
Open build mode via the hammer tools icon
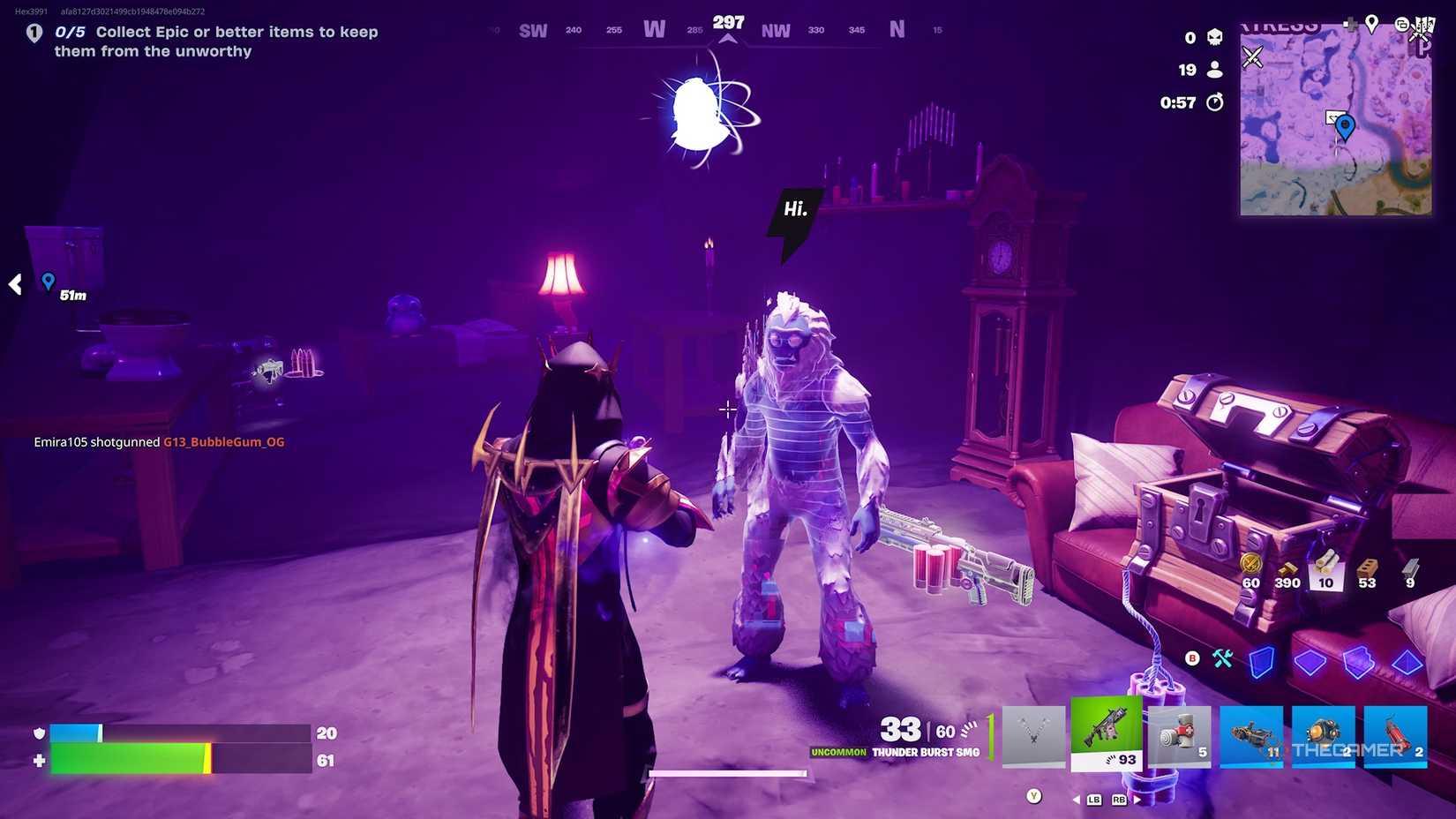coord(1223,659)
